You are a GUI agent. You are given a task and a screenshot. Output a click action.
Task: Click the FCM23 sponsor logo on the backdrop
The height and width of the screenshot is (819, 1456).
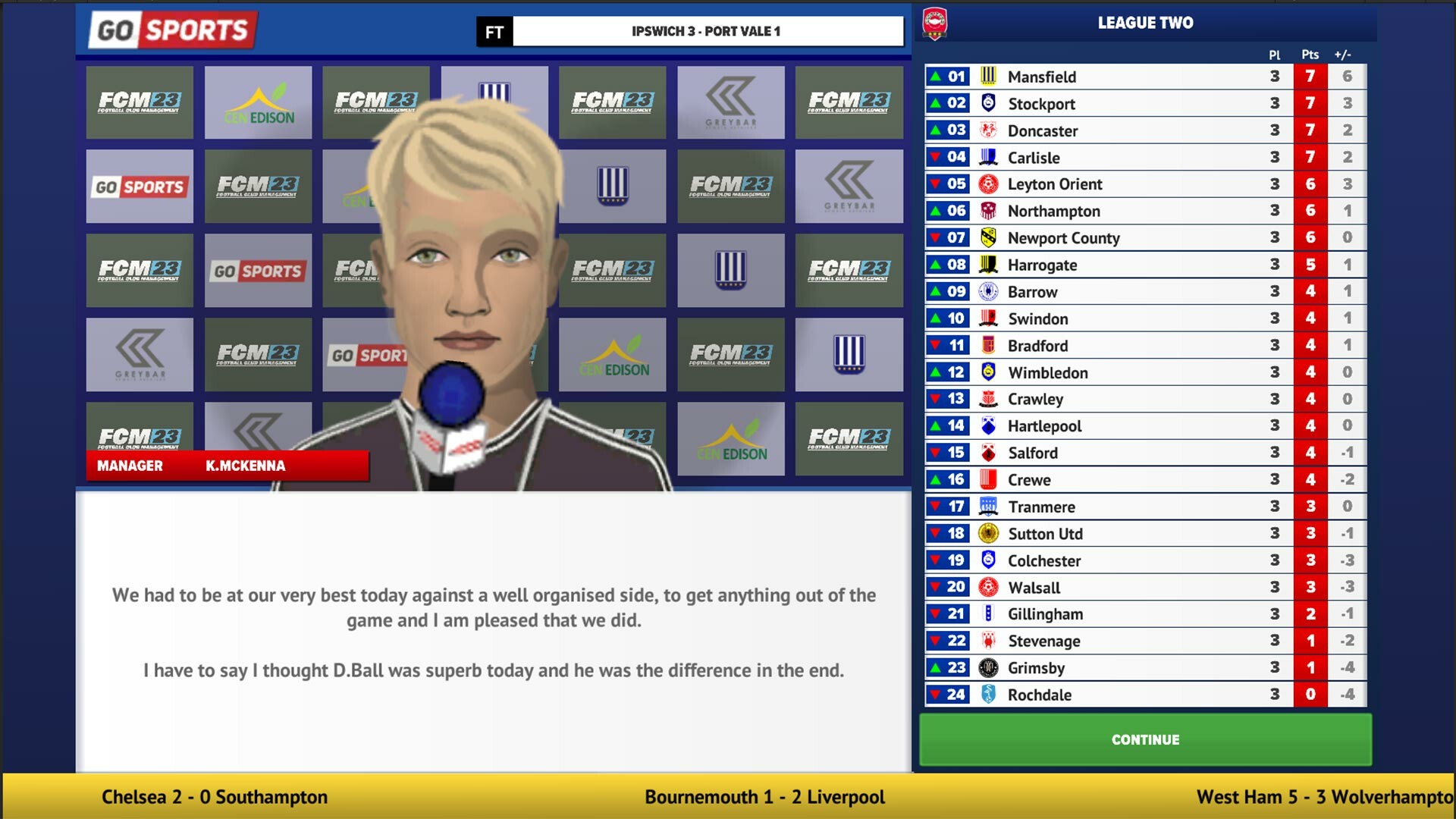click(139, 103)
